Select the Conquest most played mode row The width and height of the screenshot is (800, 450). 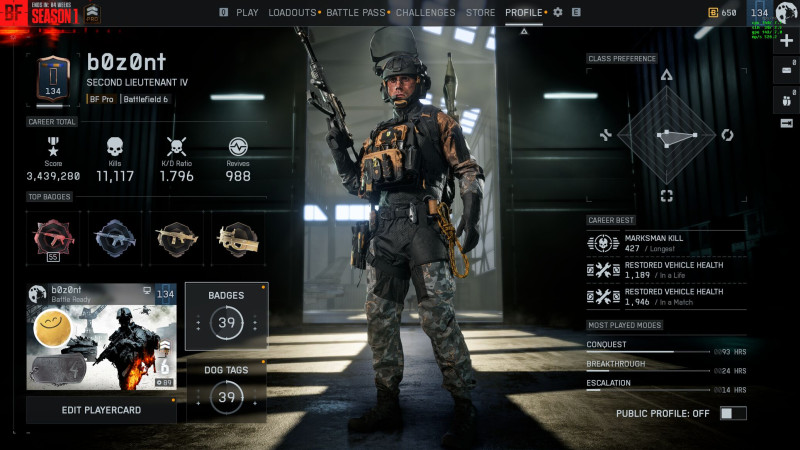tap(666, 347)
